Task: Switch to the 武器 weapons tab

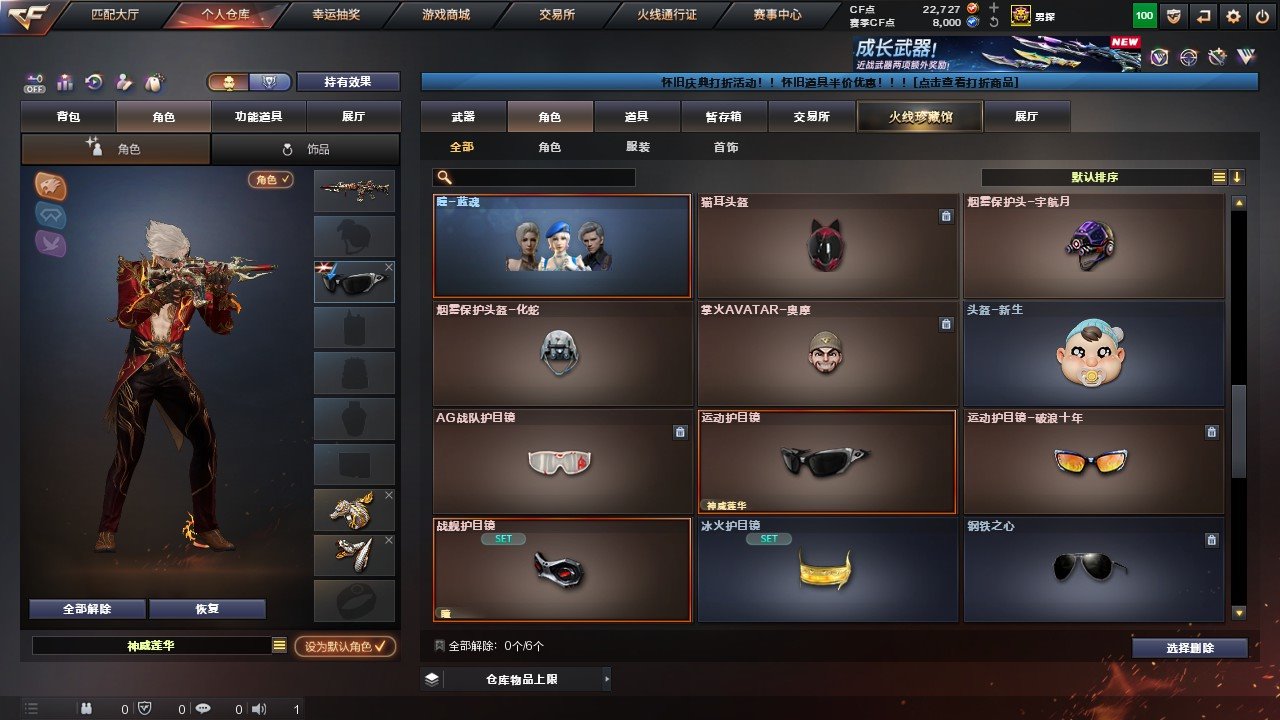Action: pyautogui.click(x=463, y=117)
